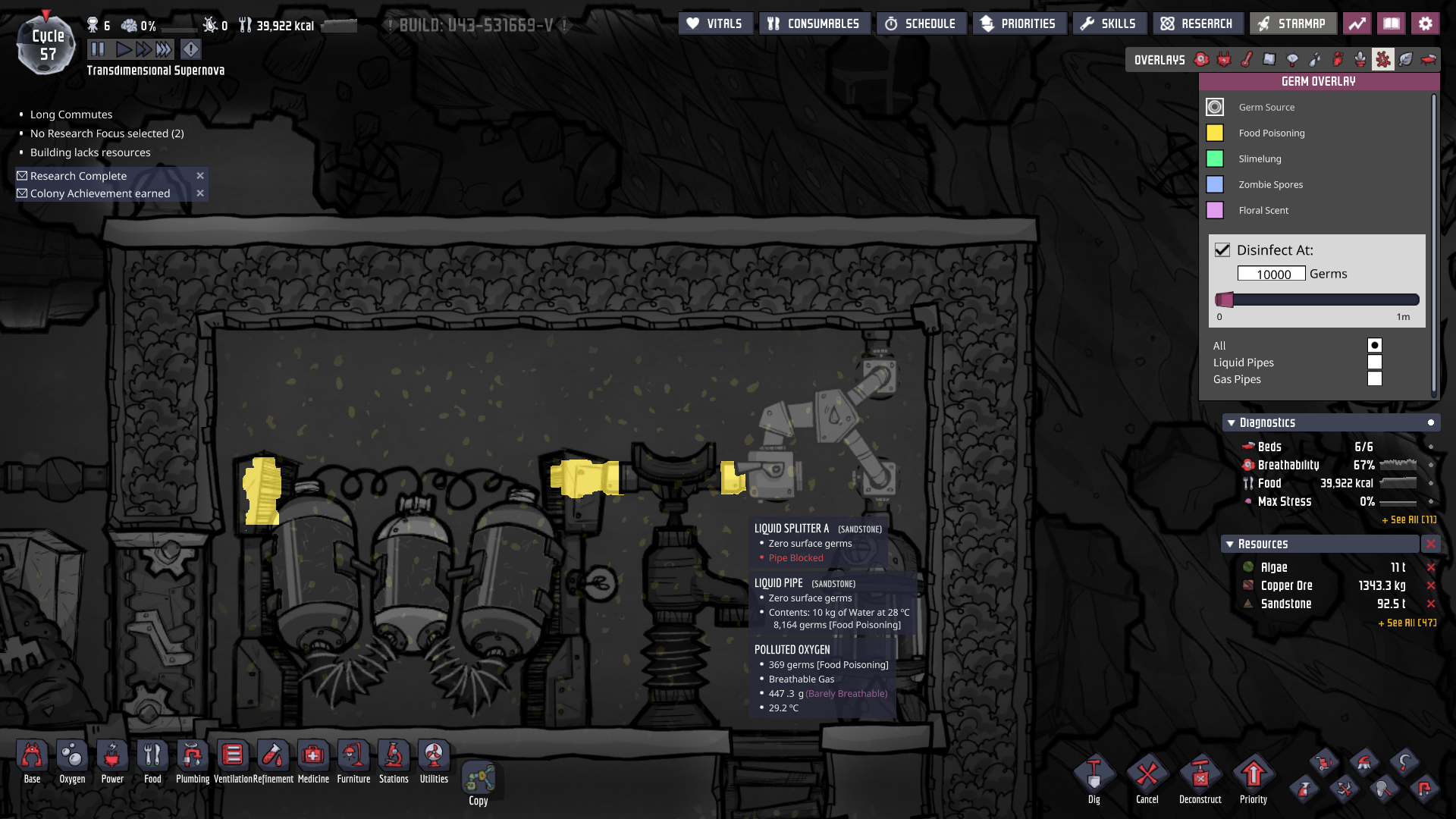Image resolution: width=1456 pixels, height=819 pixels.
Task: Select Liquid Pipes germ filter
Action: pyautogui.click(x=1375, y=362)
